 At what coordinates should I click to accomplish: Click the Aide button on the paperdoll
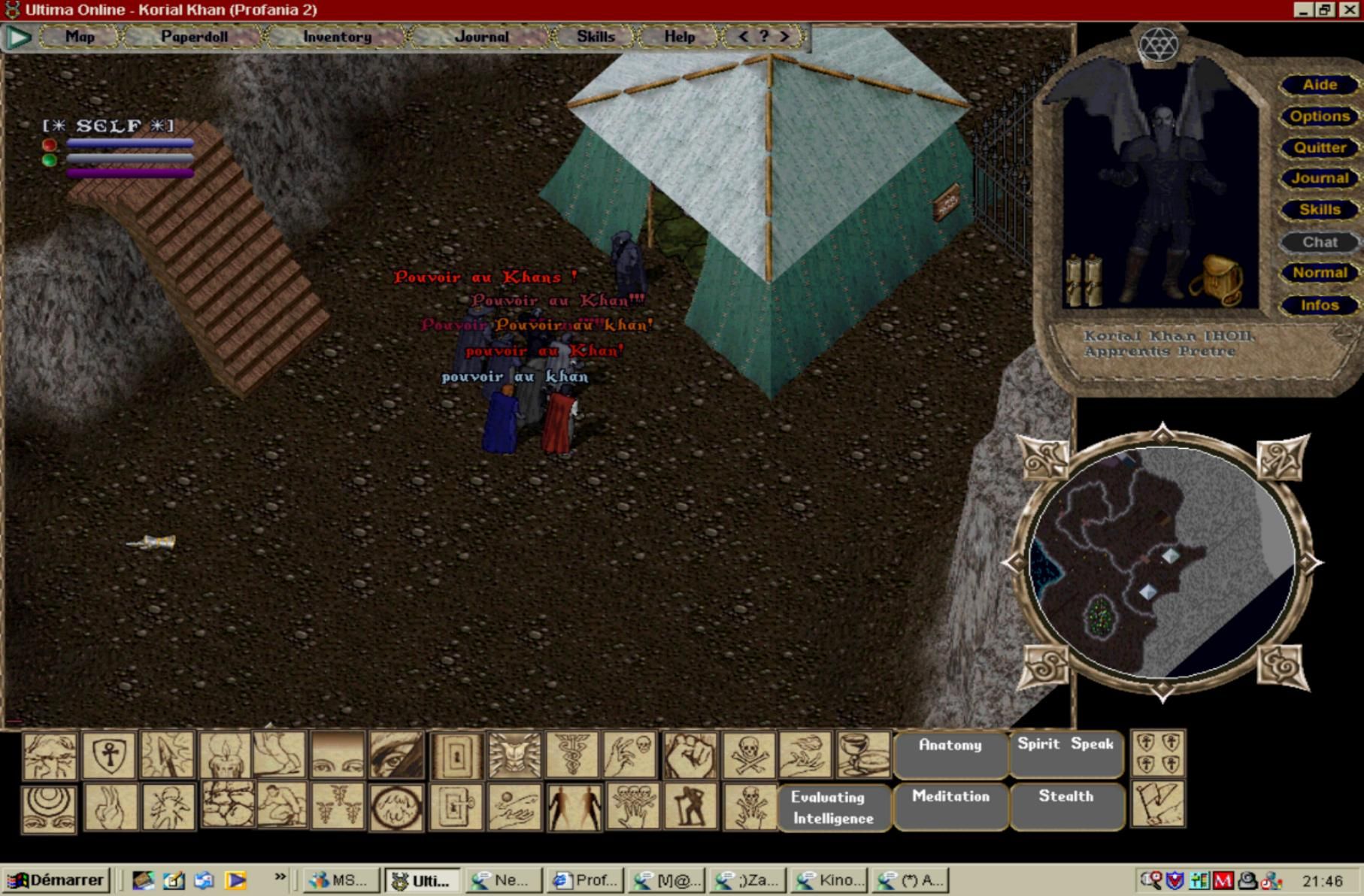(x=1320, y=85)
